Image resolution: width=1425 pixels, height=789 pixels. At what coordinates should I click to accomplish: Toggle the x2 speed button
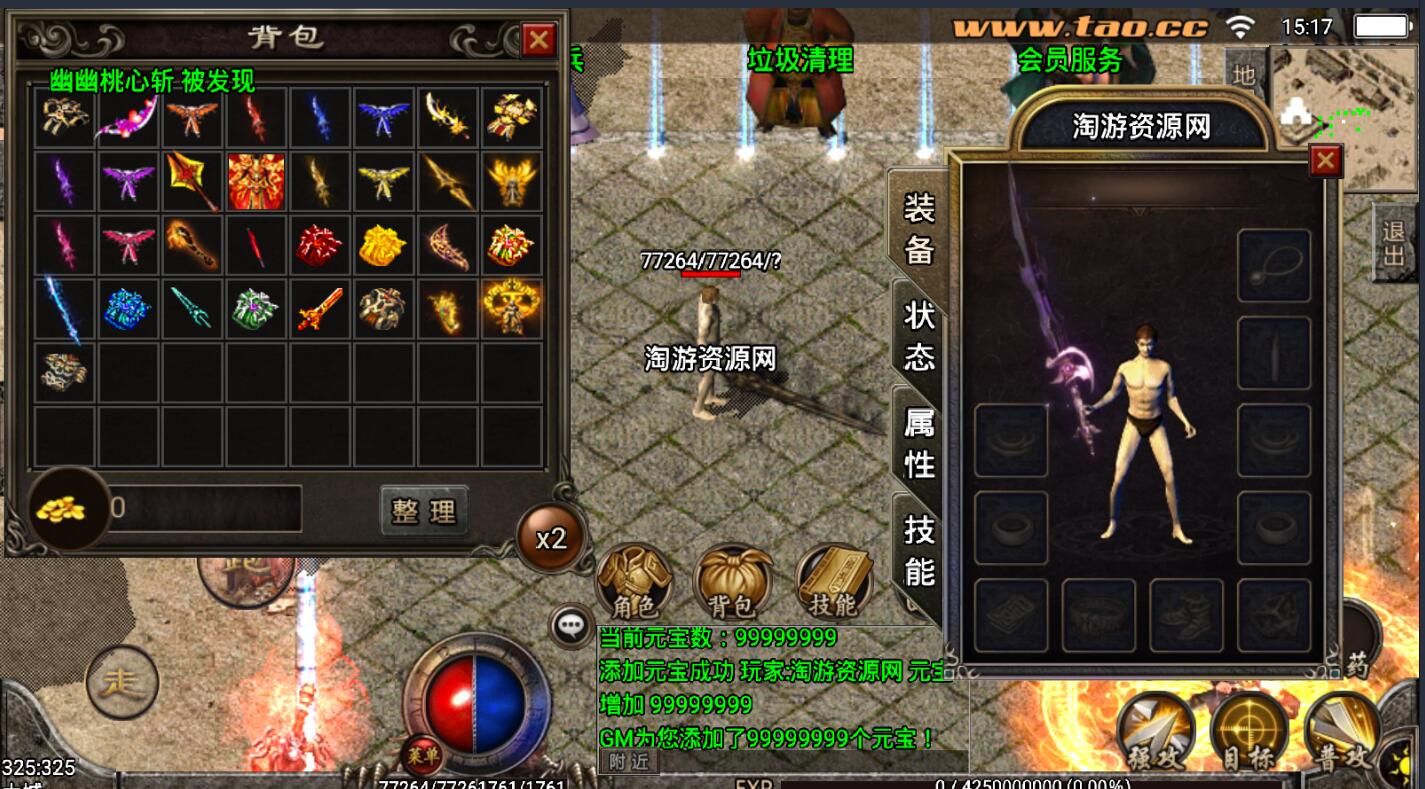(551, 539)
